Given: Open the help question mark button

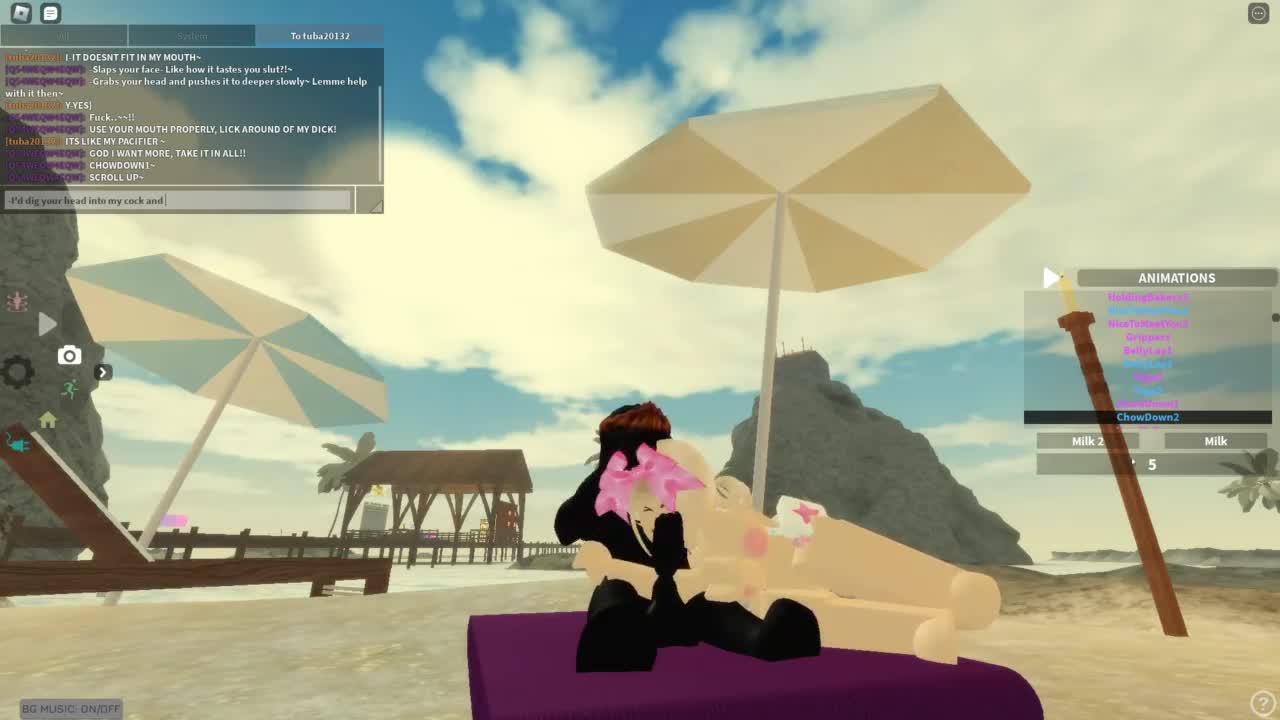Looking at the screenshot, I should pyautogui.click(x=1262, y=703).
